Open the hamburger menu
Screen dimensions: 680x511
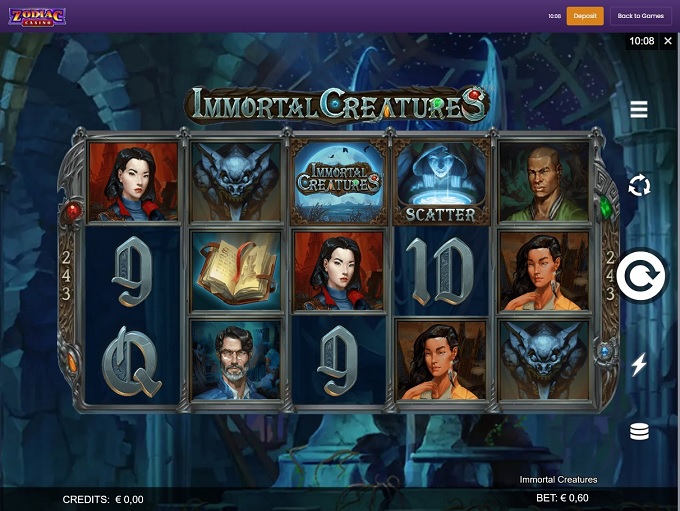pyautogui.click(x=639, y=110)
